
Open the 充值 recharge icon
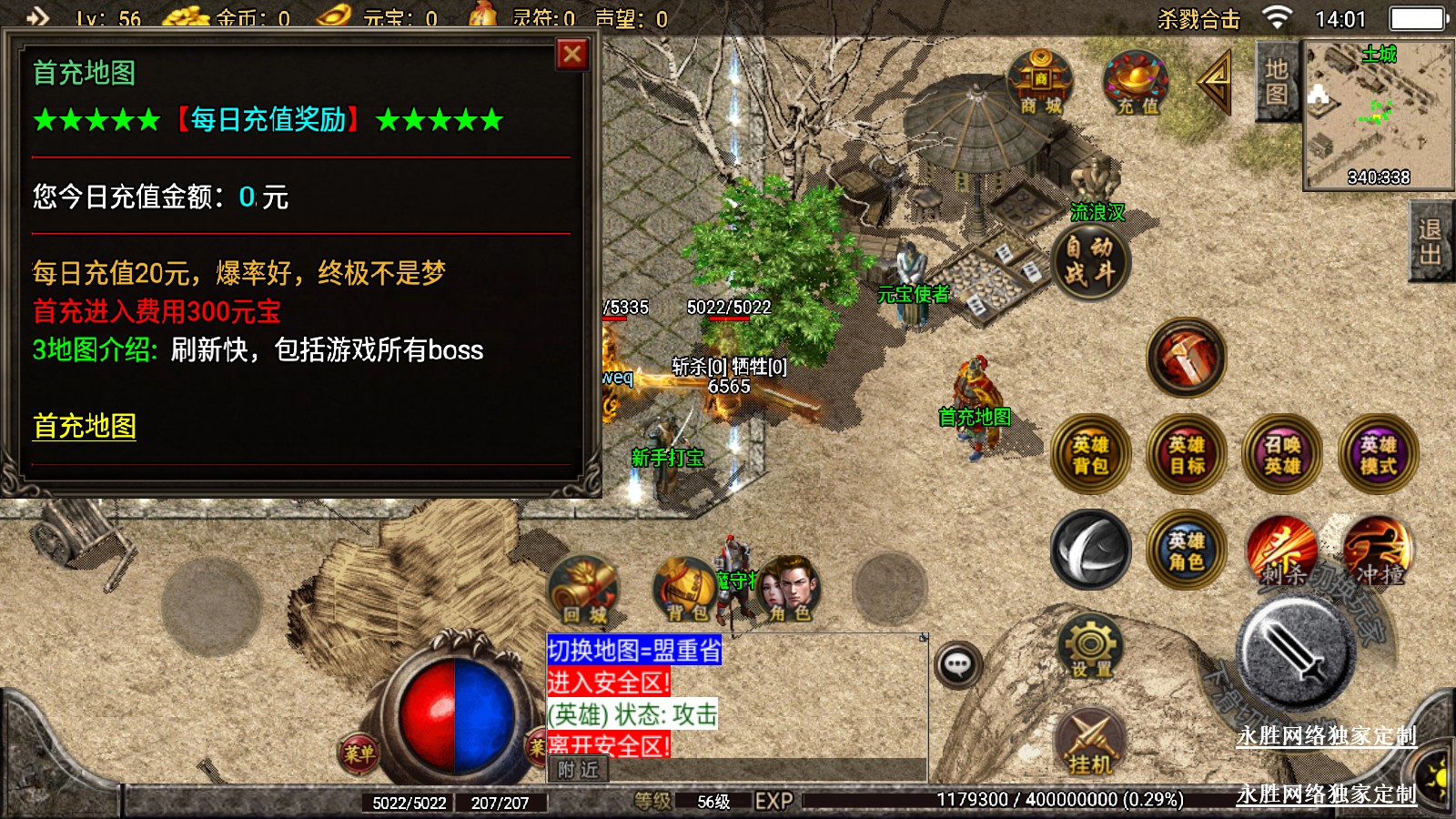tap(1137, 84)
